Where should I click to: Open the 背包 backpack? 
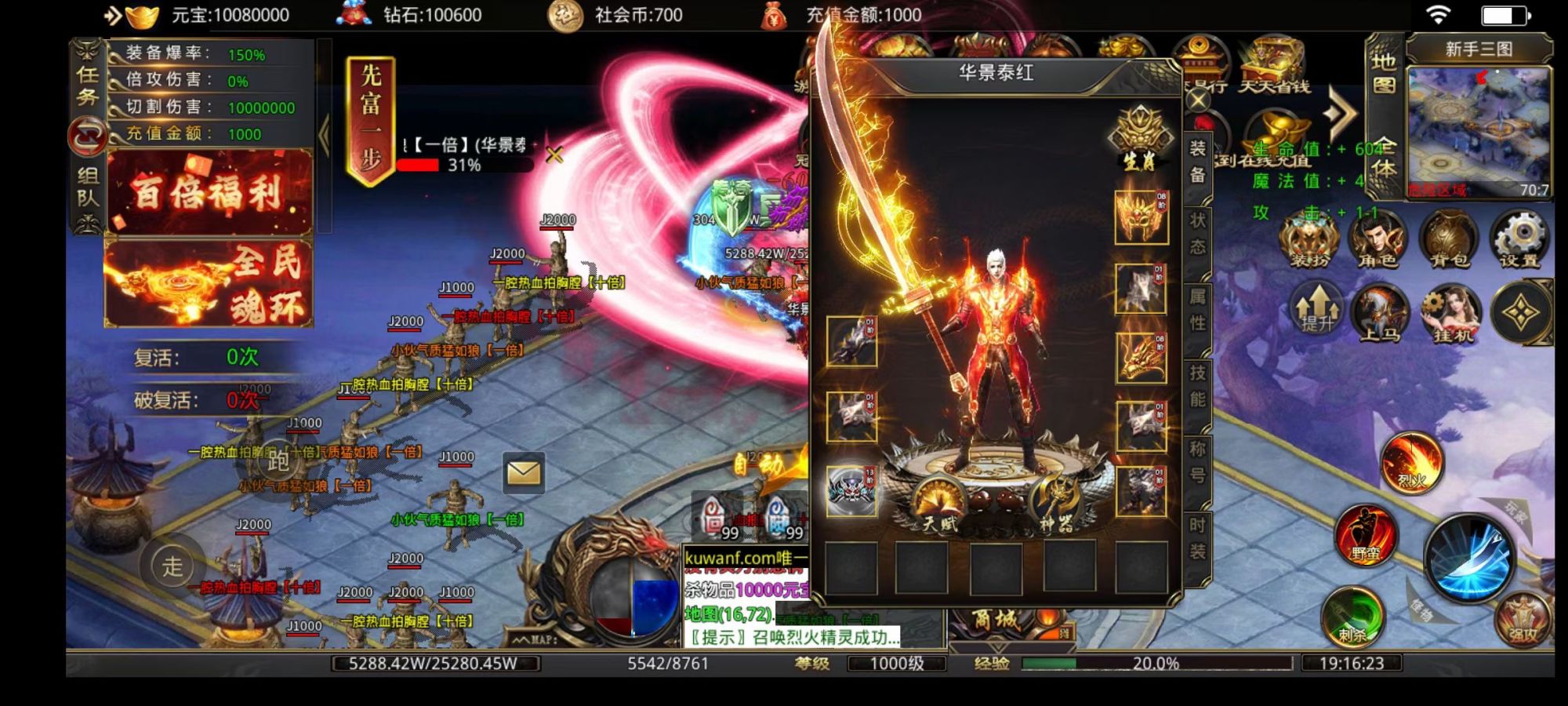tap(1449, 239)
